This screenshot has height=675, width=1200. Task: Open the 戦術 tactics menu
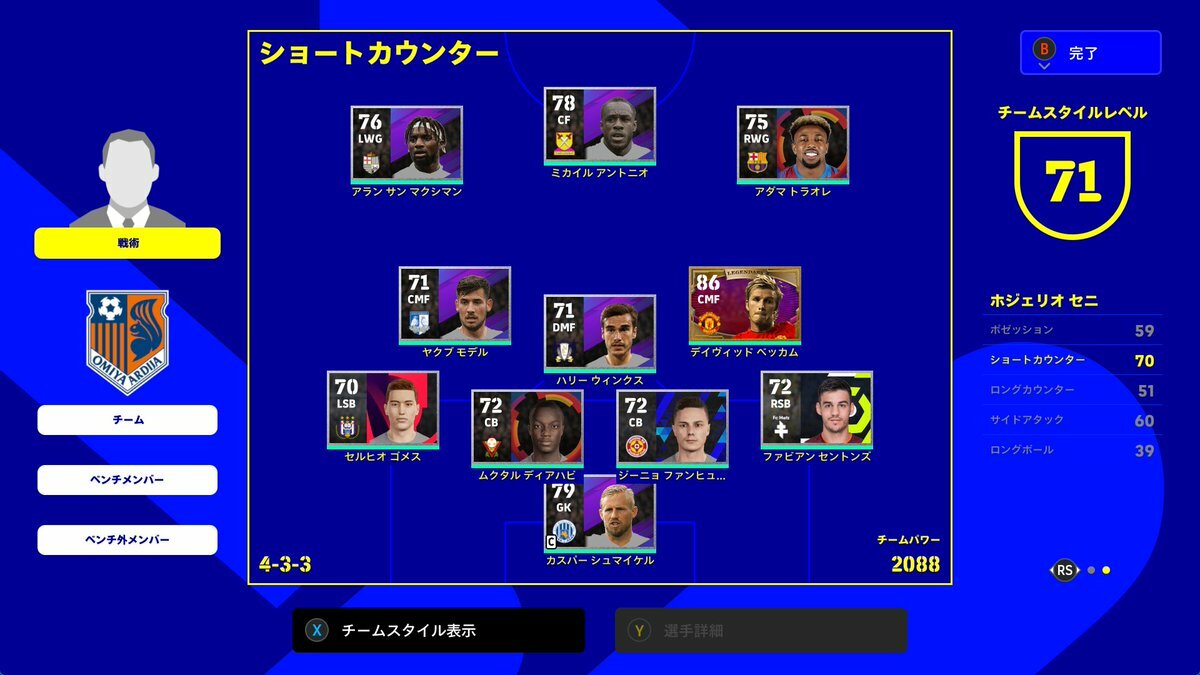click(x=127, y=243)
